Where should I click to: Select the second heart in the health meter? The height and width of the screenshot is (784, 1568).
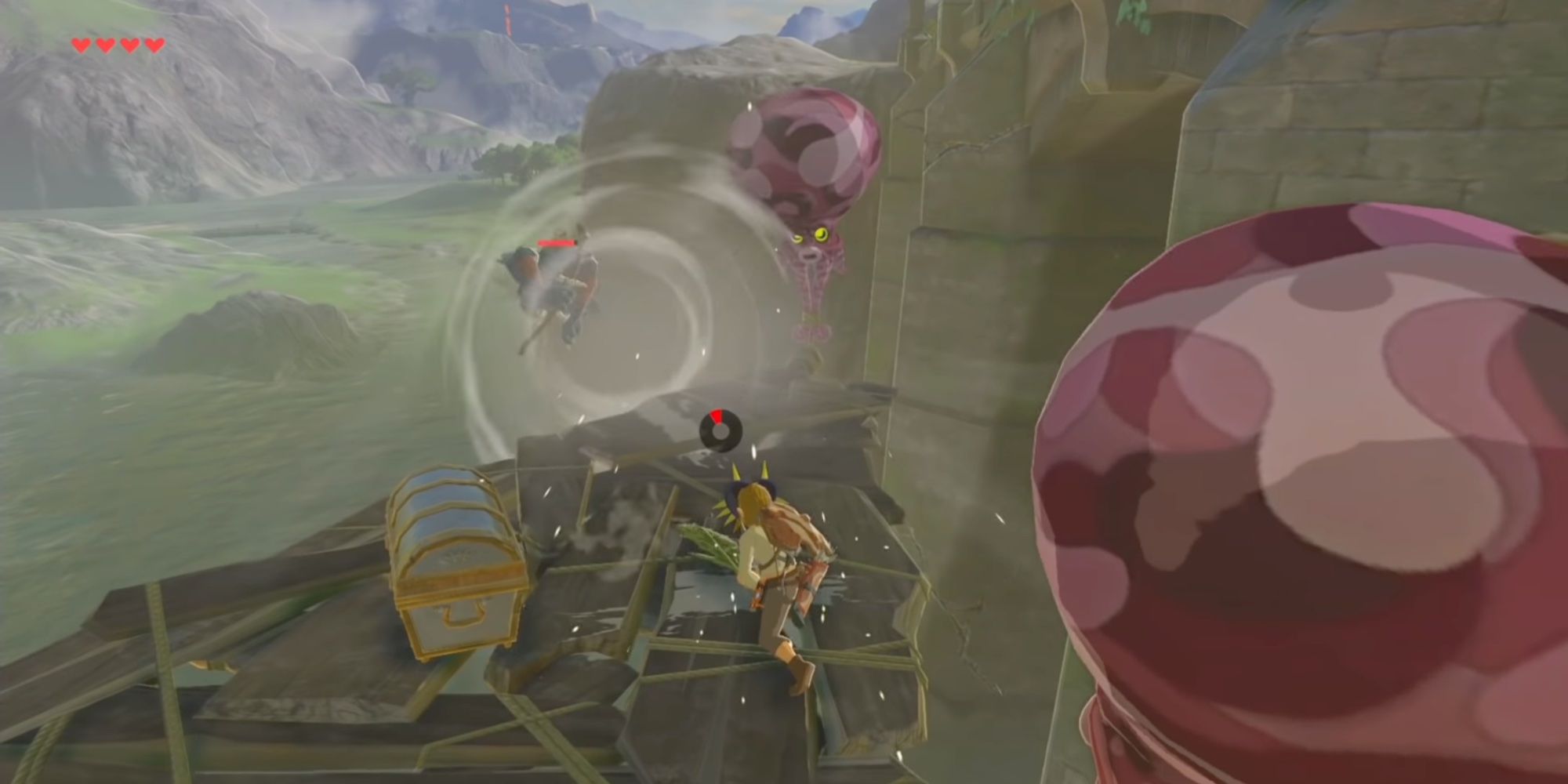106,45
